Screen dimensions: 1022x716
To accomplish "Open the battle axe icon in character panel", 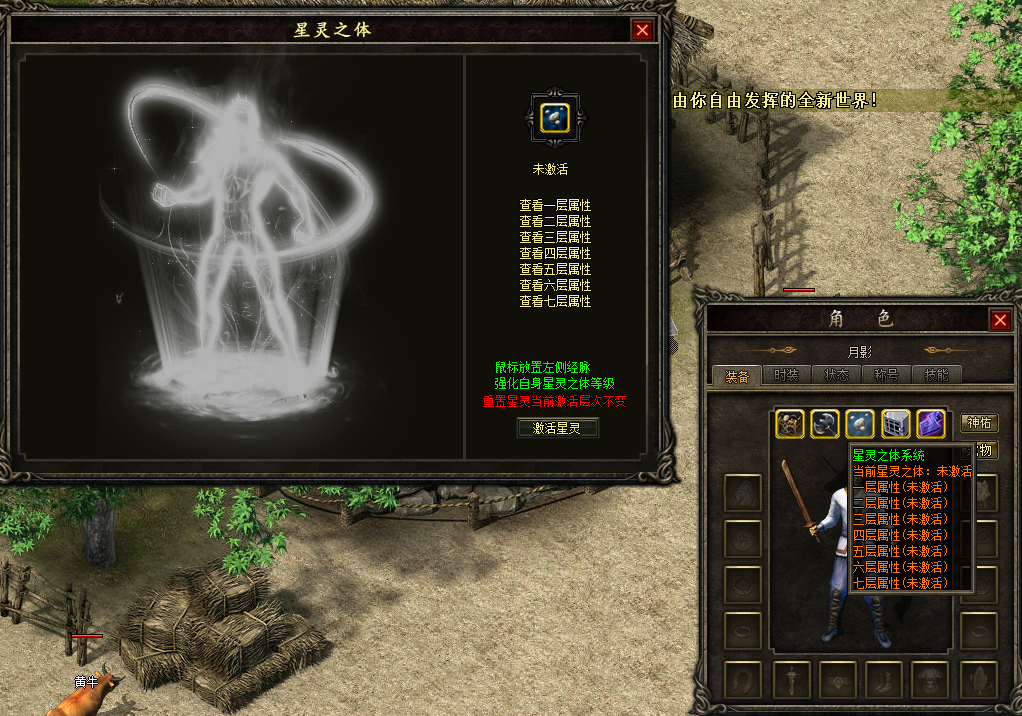I will pyautogui.click(x=825, y=424).
